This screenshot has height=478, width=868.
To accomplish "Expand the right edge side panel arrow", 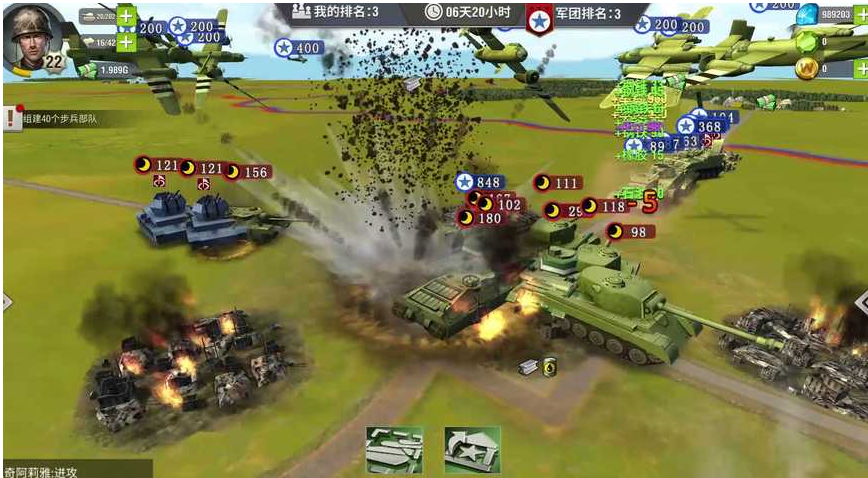I will coord(860,301).
